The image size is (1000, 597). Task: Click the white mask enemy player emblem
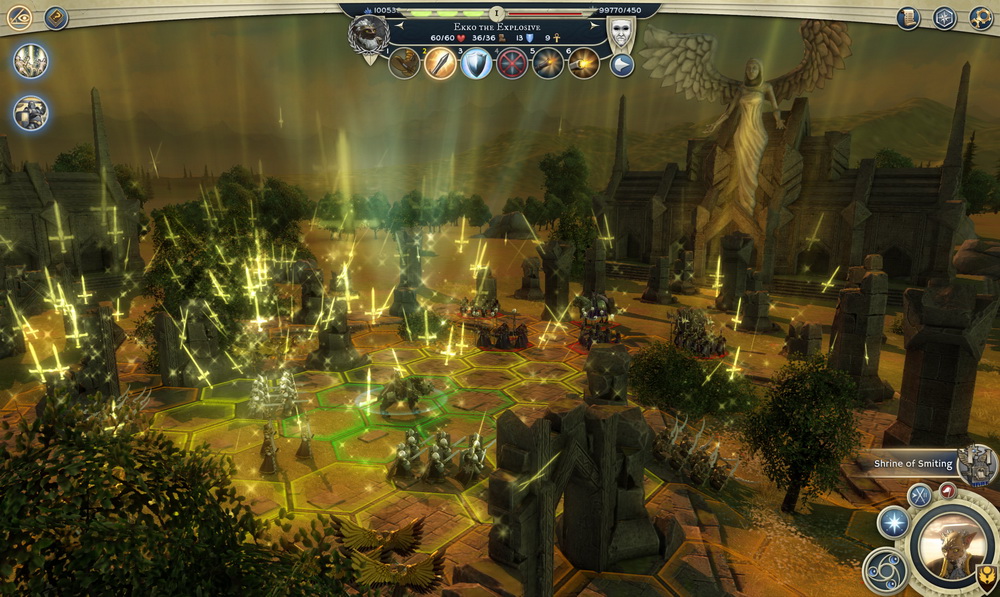pyautogui.click(x=621, y=31)
